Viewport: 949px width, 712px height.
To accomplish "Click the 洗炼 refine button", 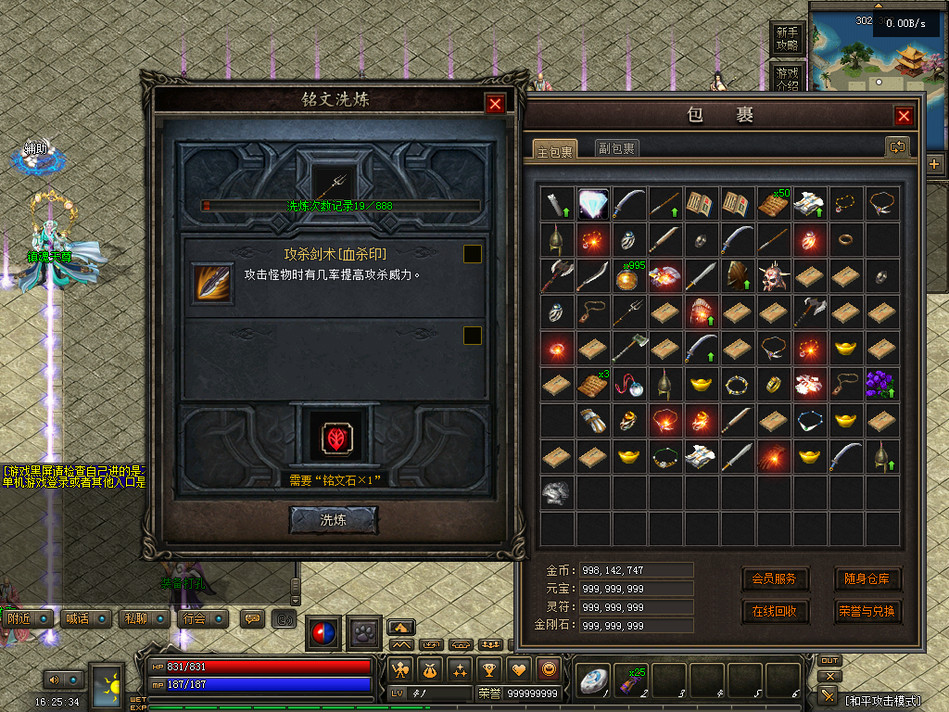I will coord(333,519).
